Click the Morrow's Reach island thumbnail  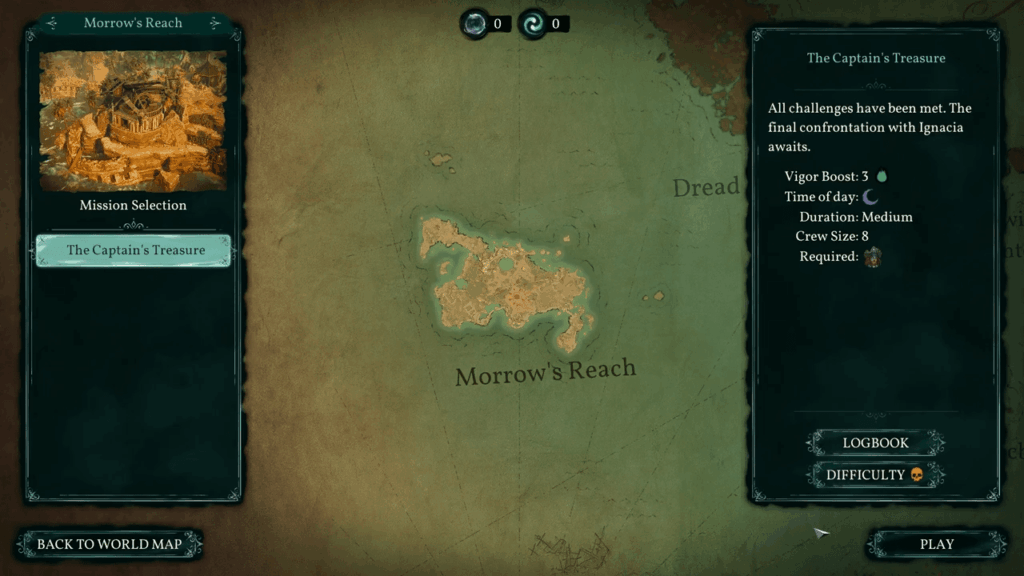[133, 121]
